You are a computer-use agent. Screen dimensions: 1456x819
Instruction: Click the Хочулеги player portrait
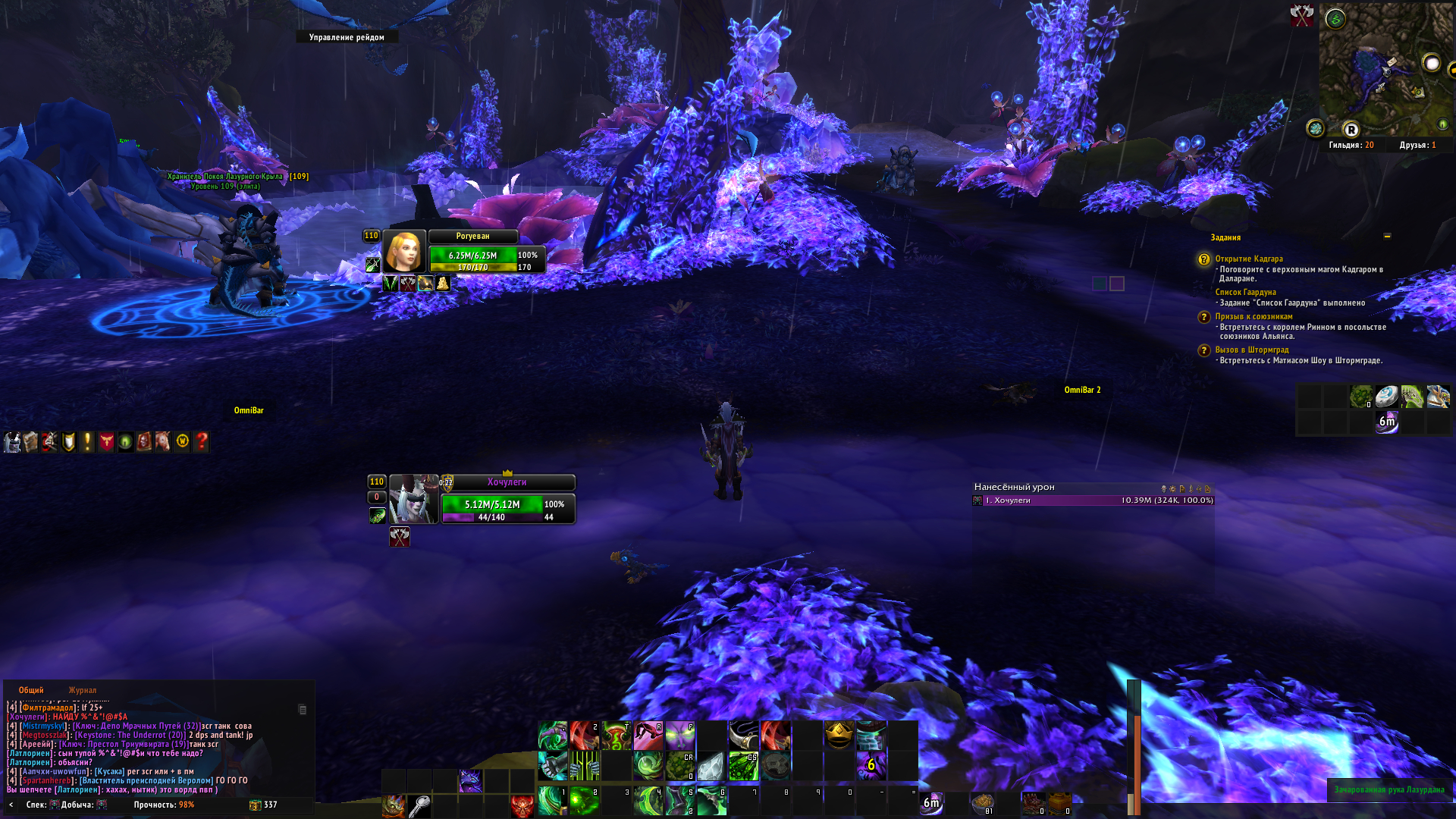coord(413,500)
